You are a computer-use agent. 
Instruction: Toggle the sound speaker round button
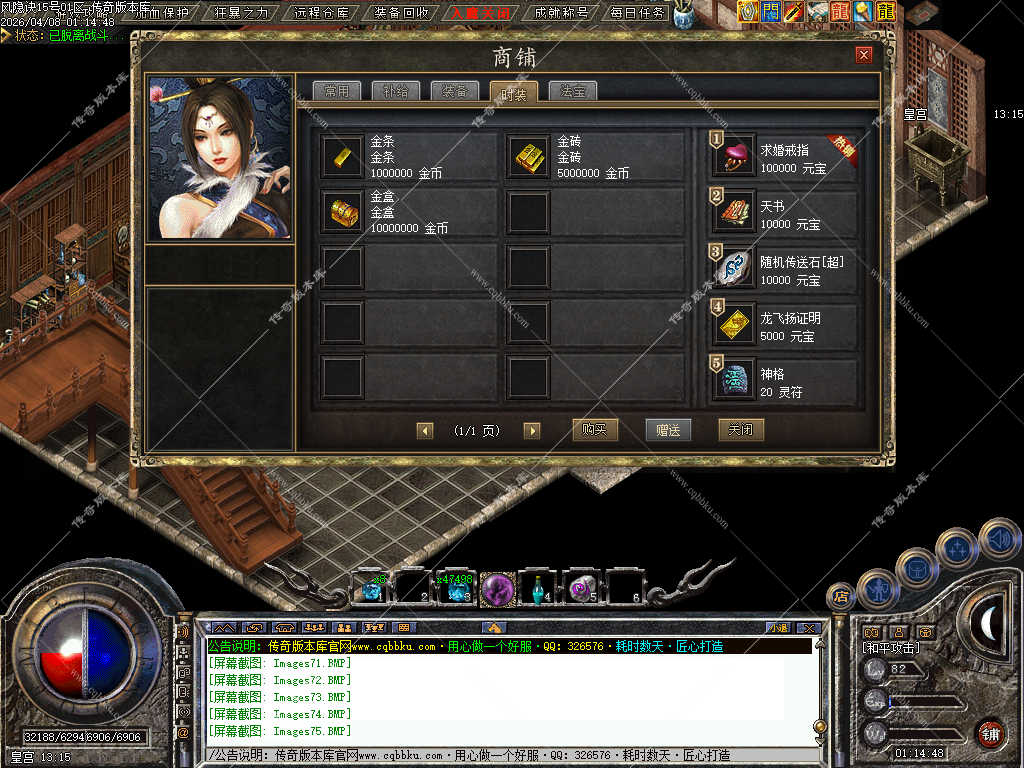point(999,540)
